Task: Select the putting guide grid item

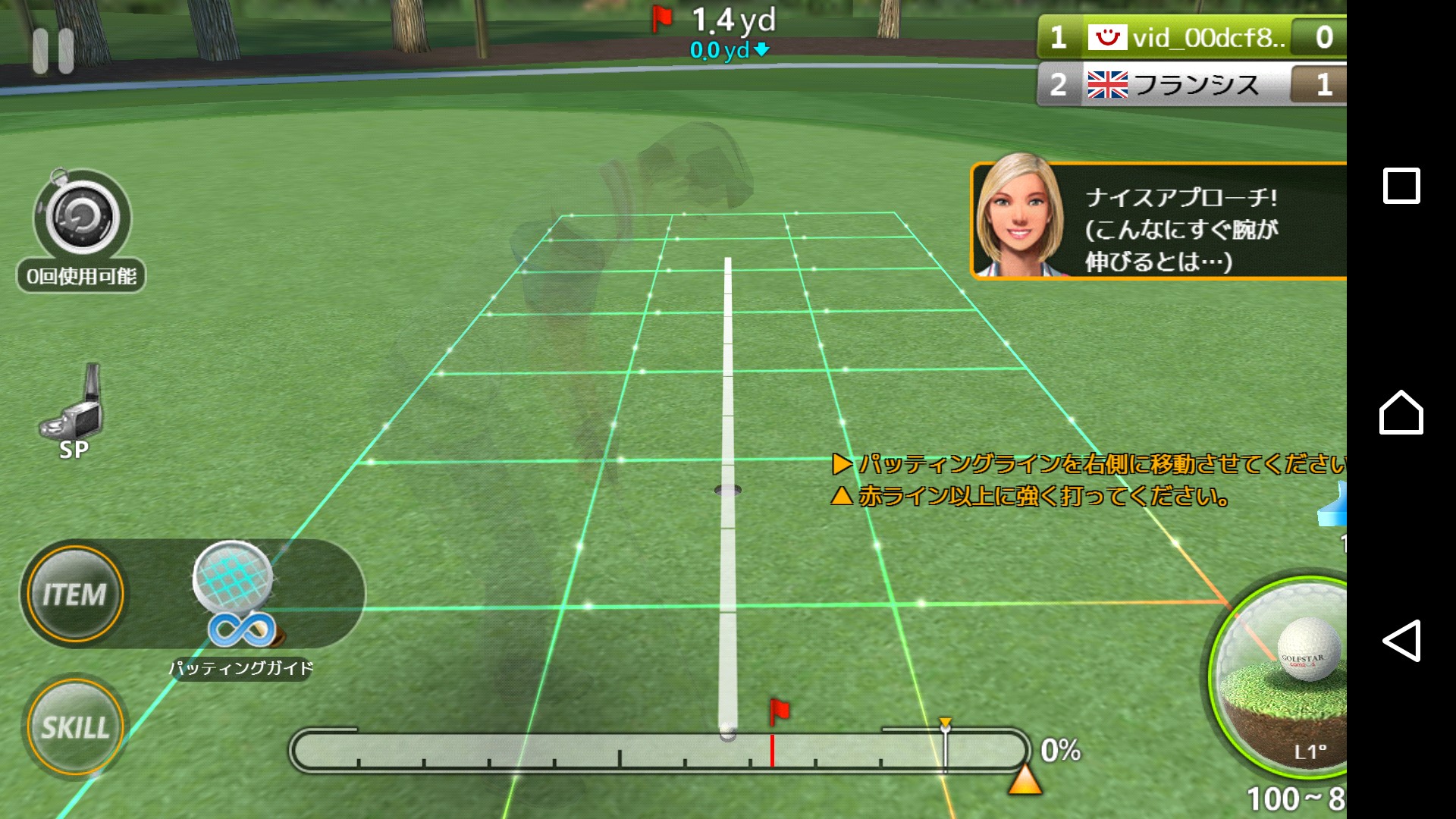Action: (x=234, y=580)
